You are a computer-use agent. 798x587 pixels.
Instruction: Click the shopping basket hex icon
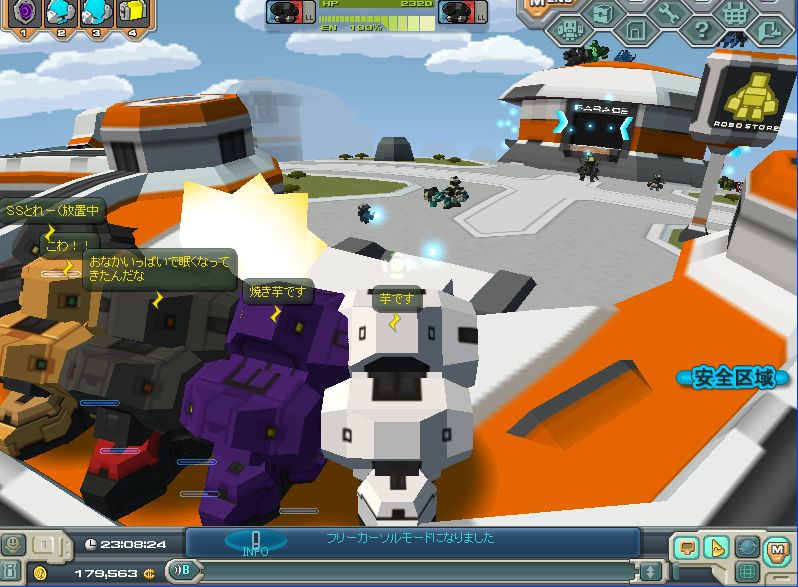734,14
